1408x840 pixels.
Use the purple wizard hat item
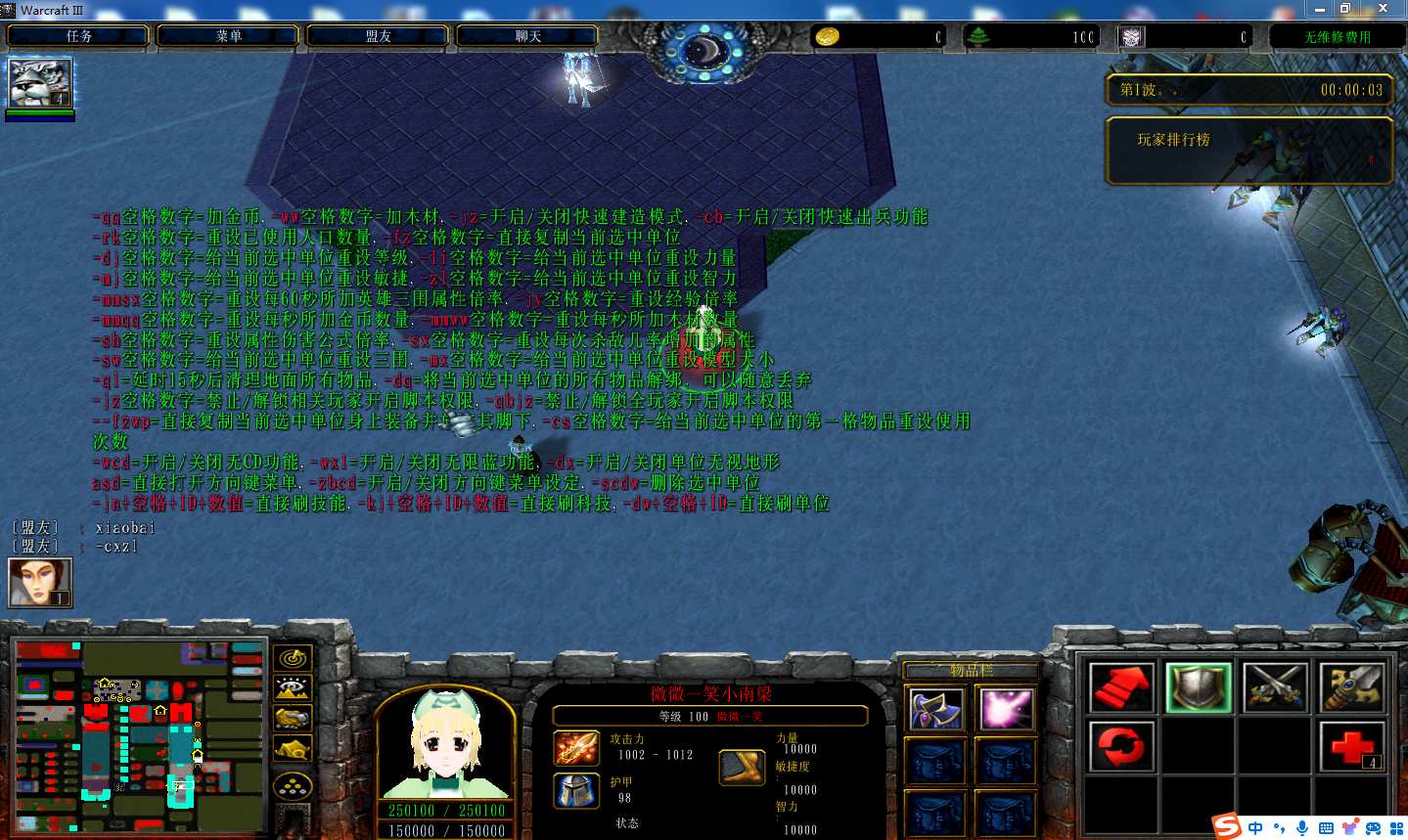pos(936,709)
